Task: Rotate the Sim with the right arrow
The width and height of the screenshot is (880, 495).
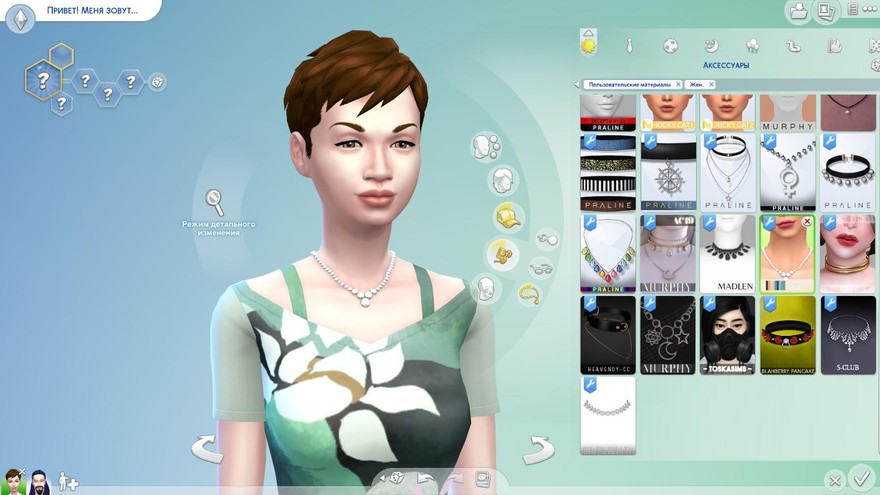Action: click(x=538, y=450)
